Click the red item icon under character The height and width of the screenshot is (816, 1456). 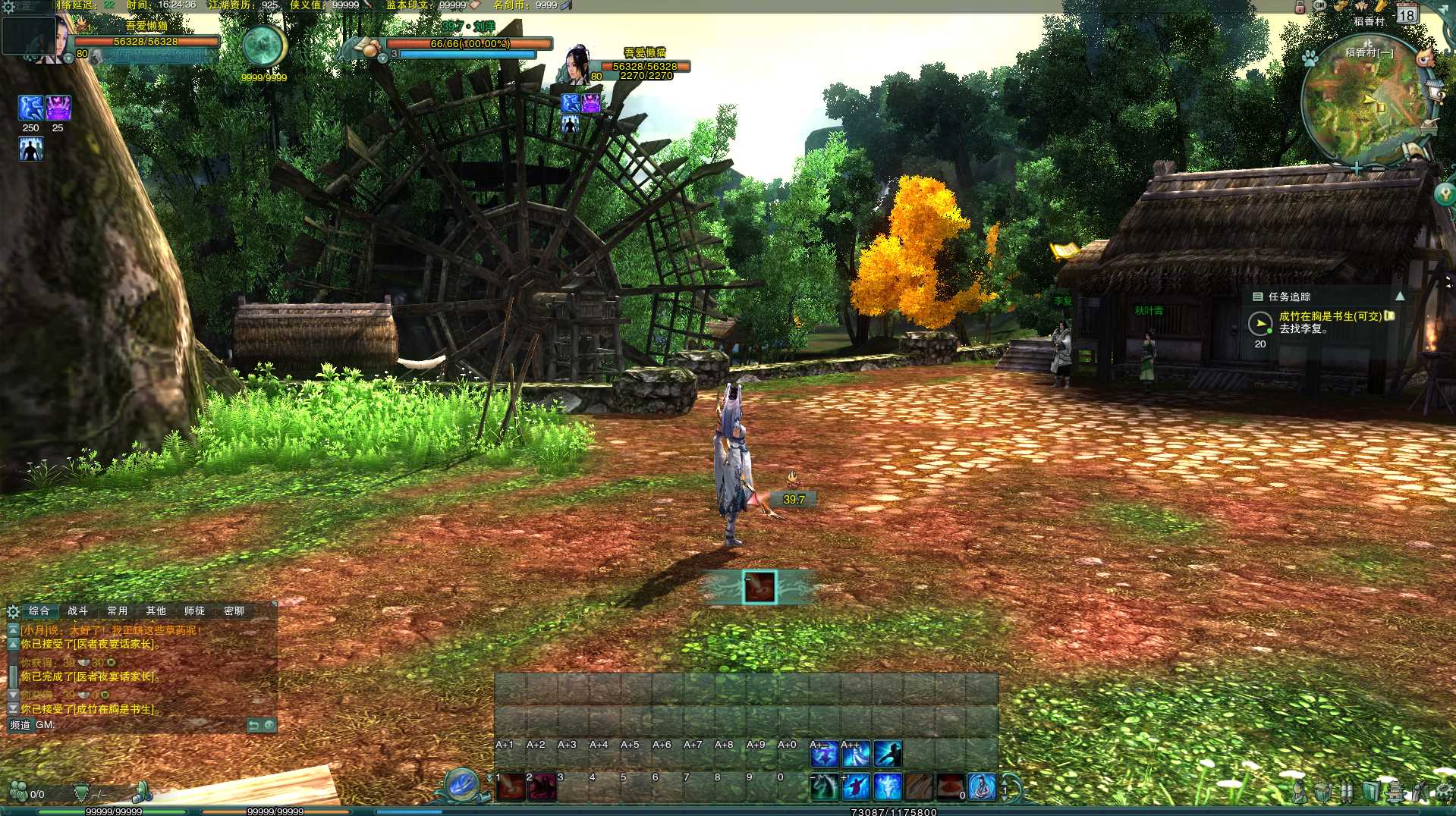[x=759, y=587]
